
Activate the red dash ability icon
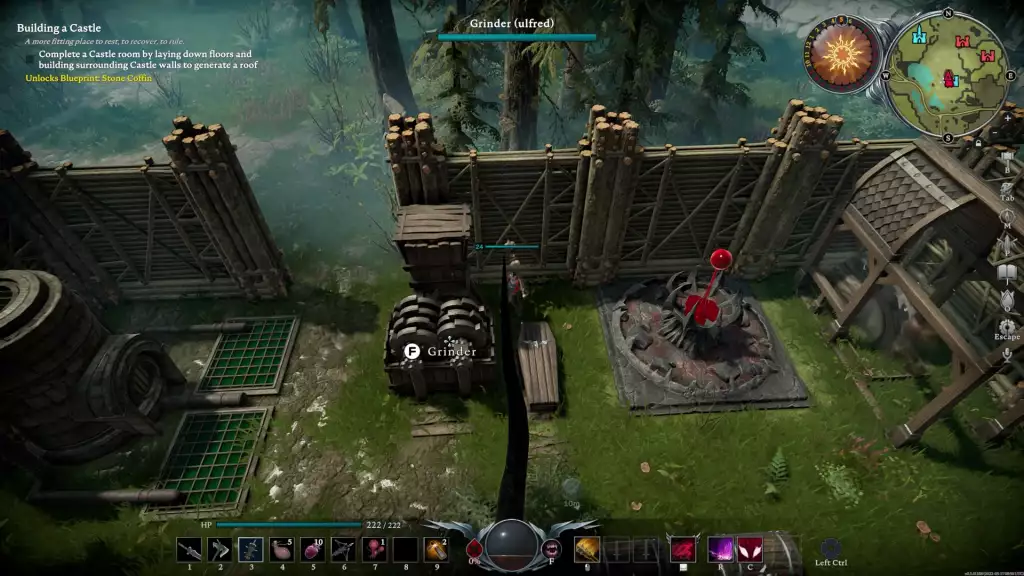click(683, 549)
